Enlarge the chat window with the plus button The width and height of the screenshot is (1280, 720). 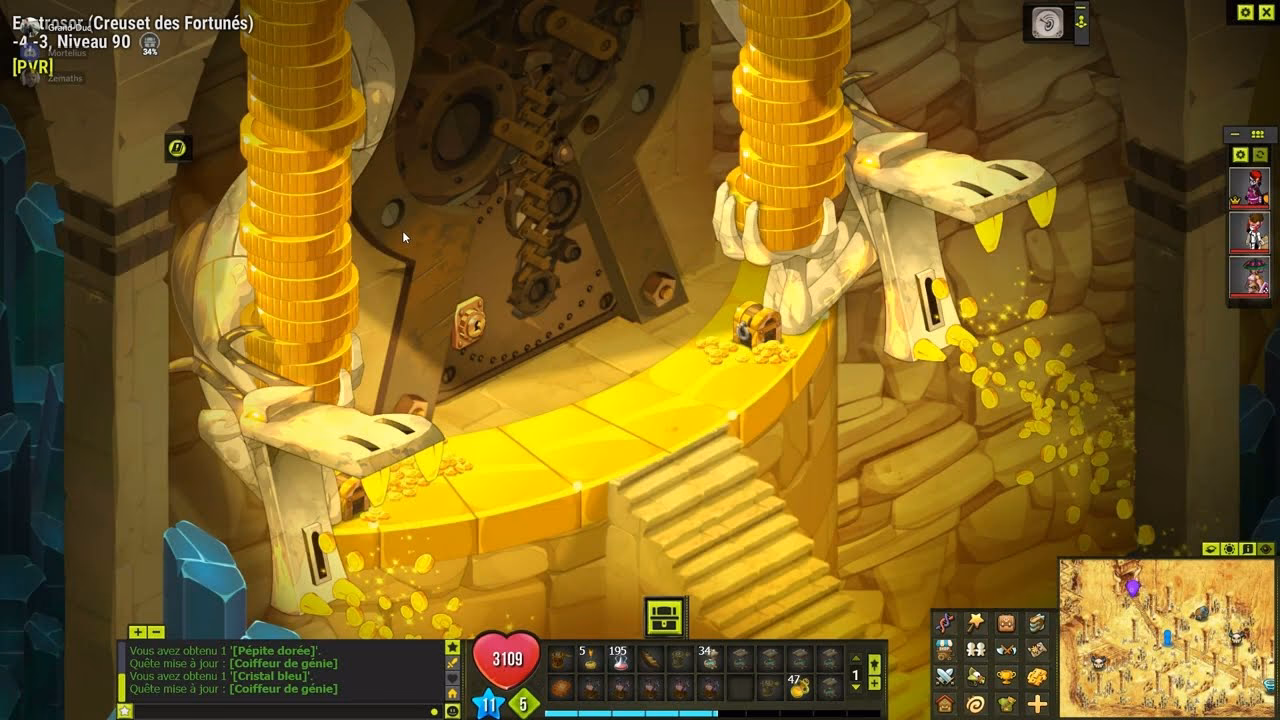point(137,632)
